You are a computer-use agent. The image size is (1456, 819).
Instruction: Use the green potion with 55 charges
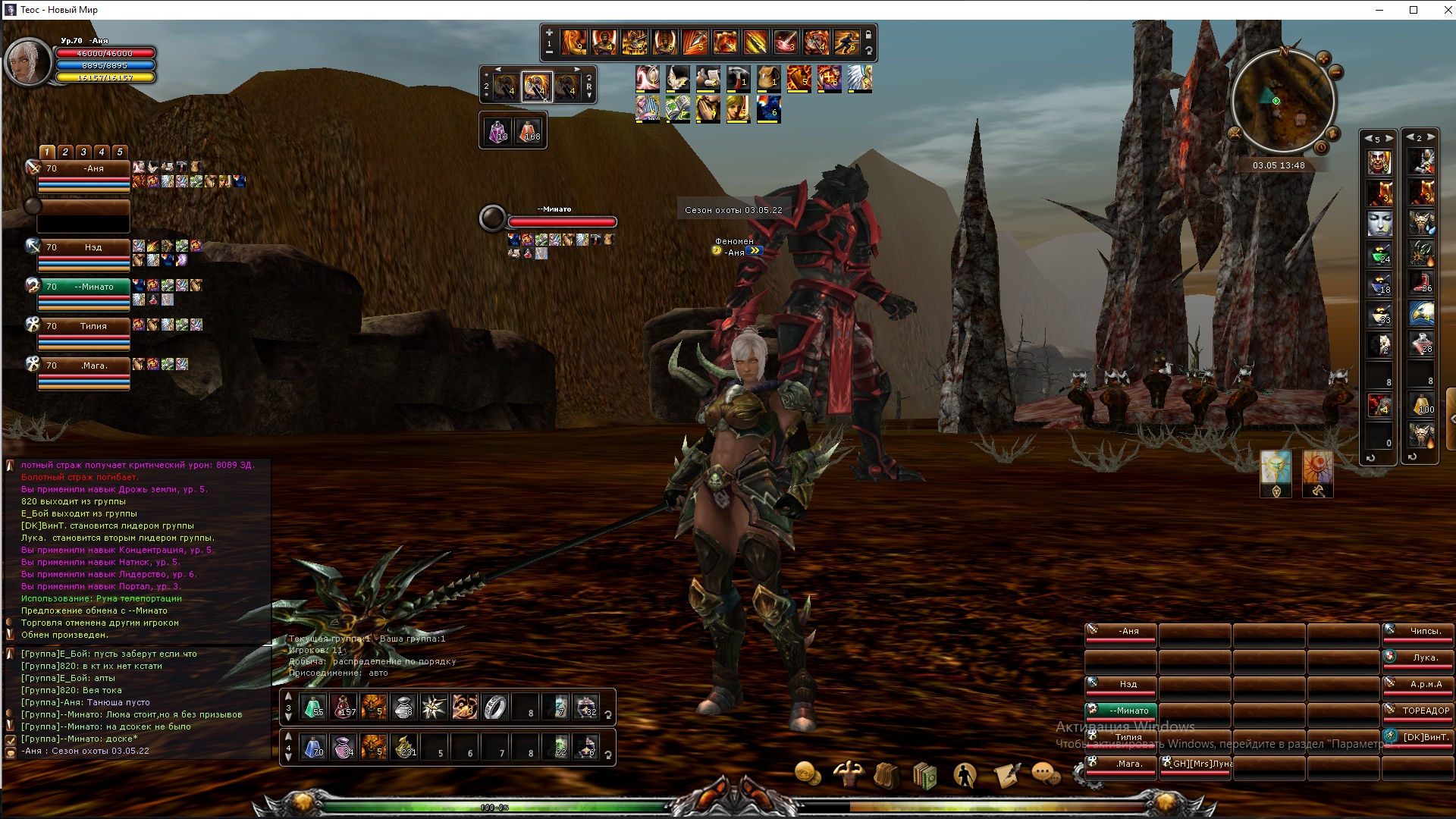[313, 707]
